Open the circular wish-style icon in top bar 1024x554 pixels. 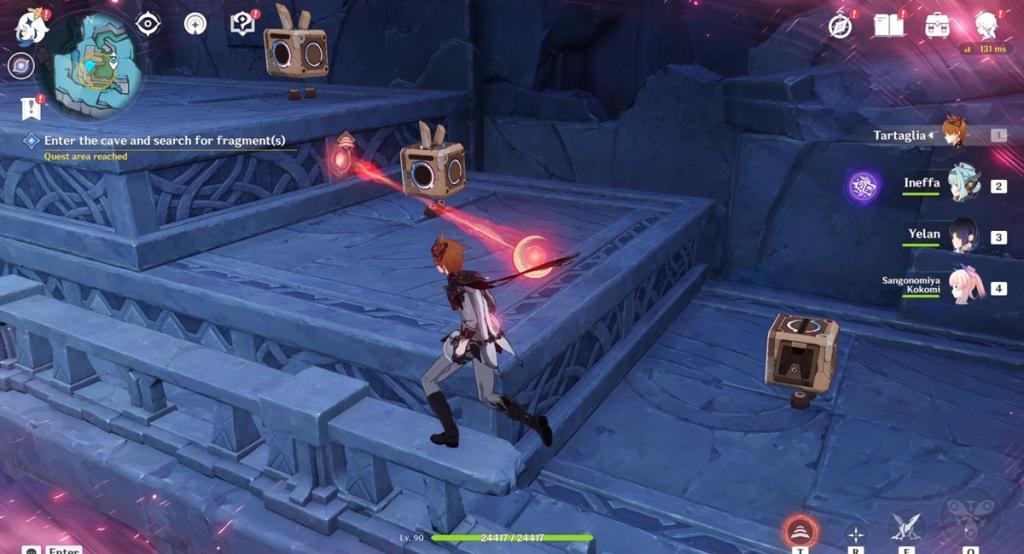[x=195, y=23]
